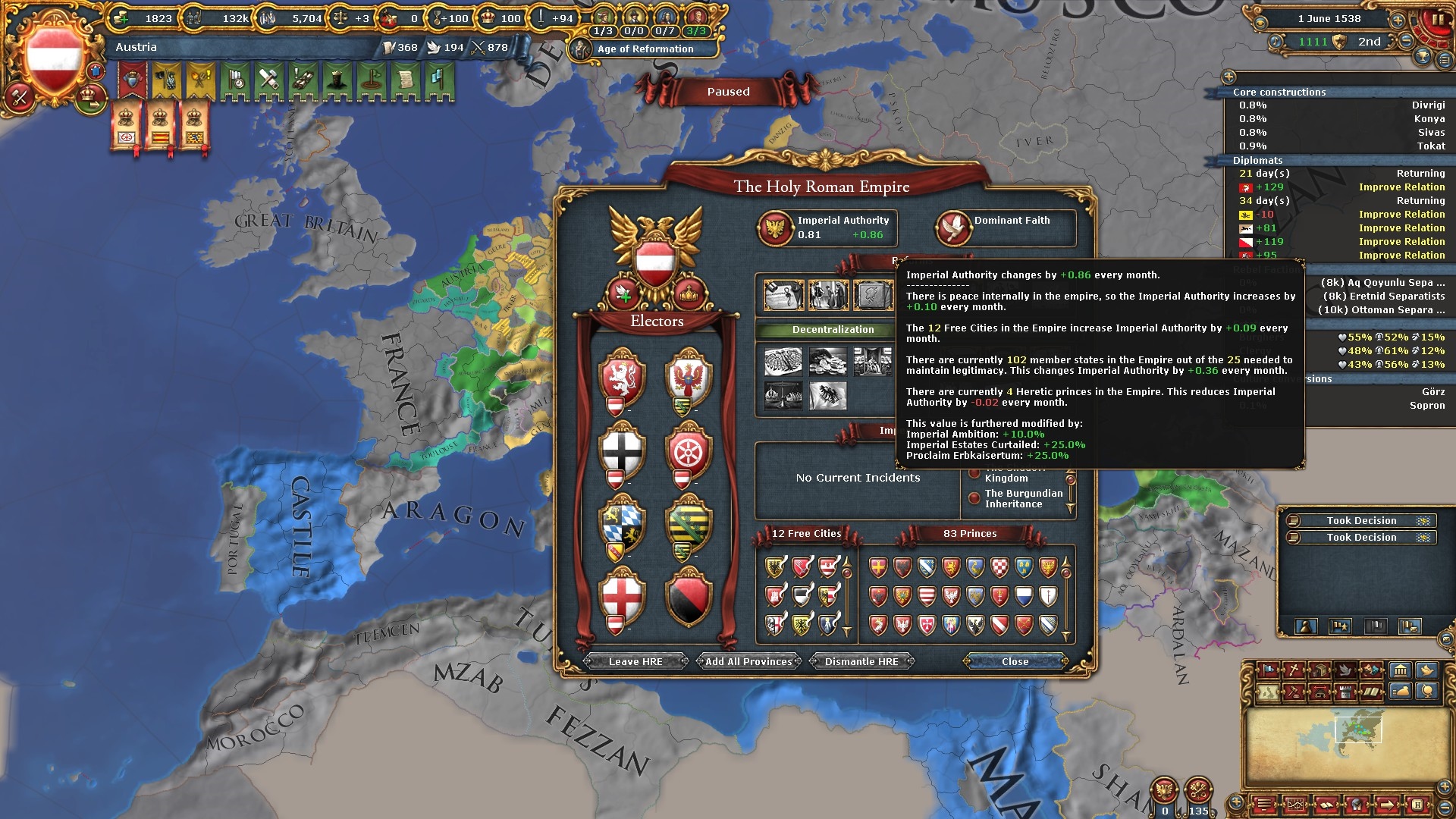
Task: Select the Brandenburg elector shield with red eagle
Action: pos(689,377)
